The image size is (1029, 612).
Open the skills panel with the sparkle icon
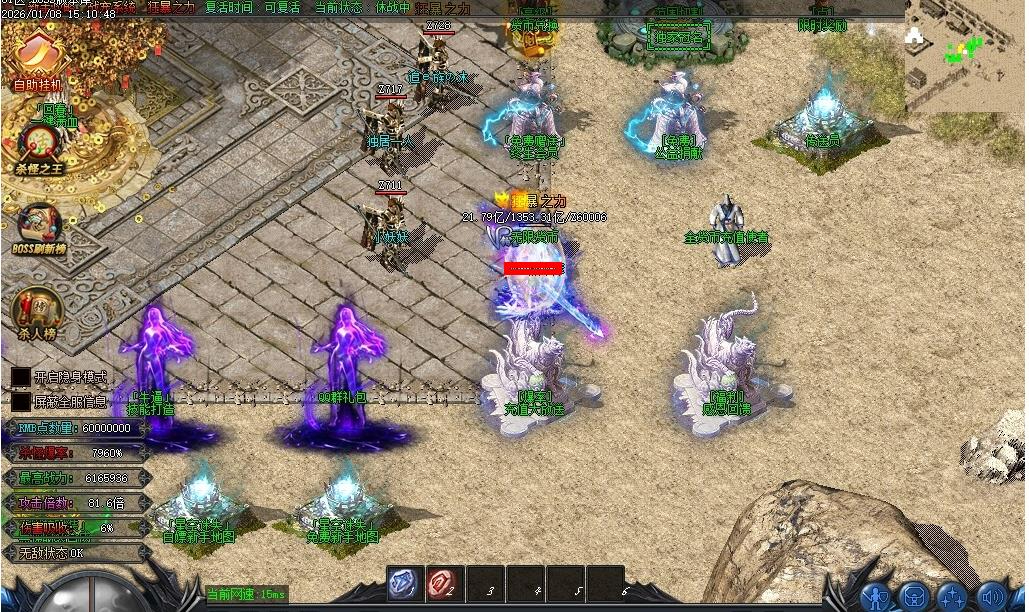(952, 596)
